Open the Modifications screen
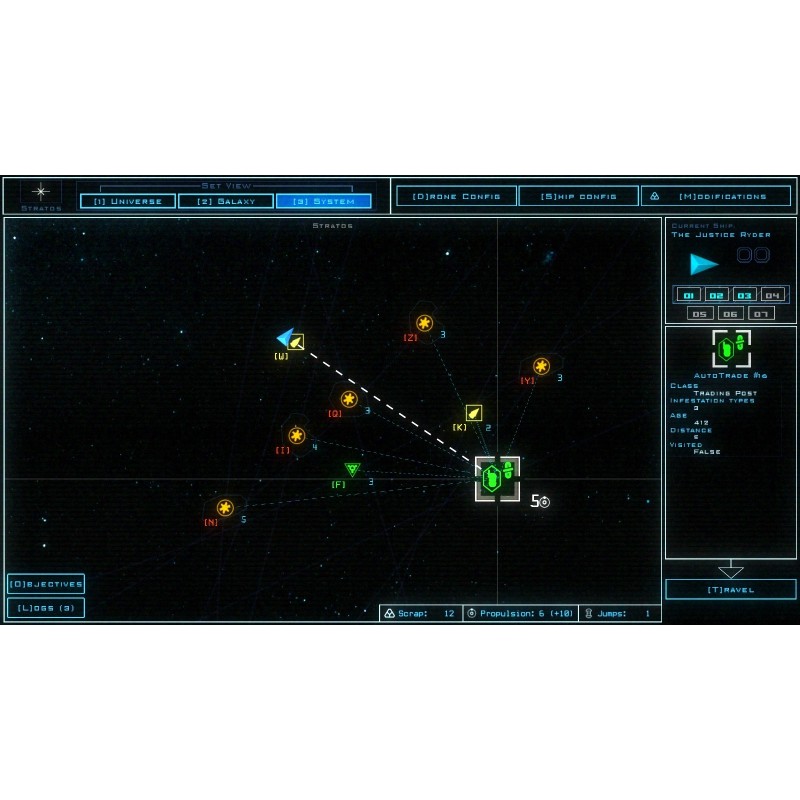 [716, 196]
